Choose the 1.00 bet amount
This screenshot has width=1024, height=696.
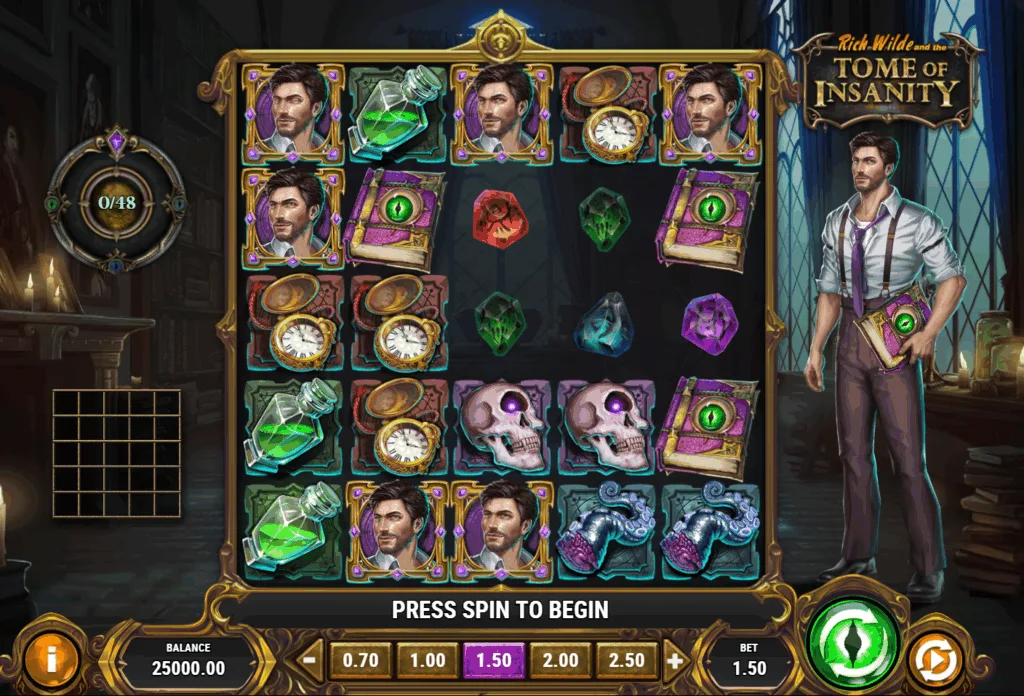pyautogui.click(x=427, y=661)
